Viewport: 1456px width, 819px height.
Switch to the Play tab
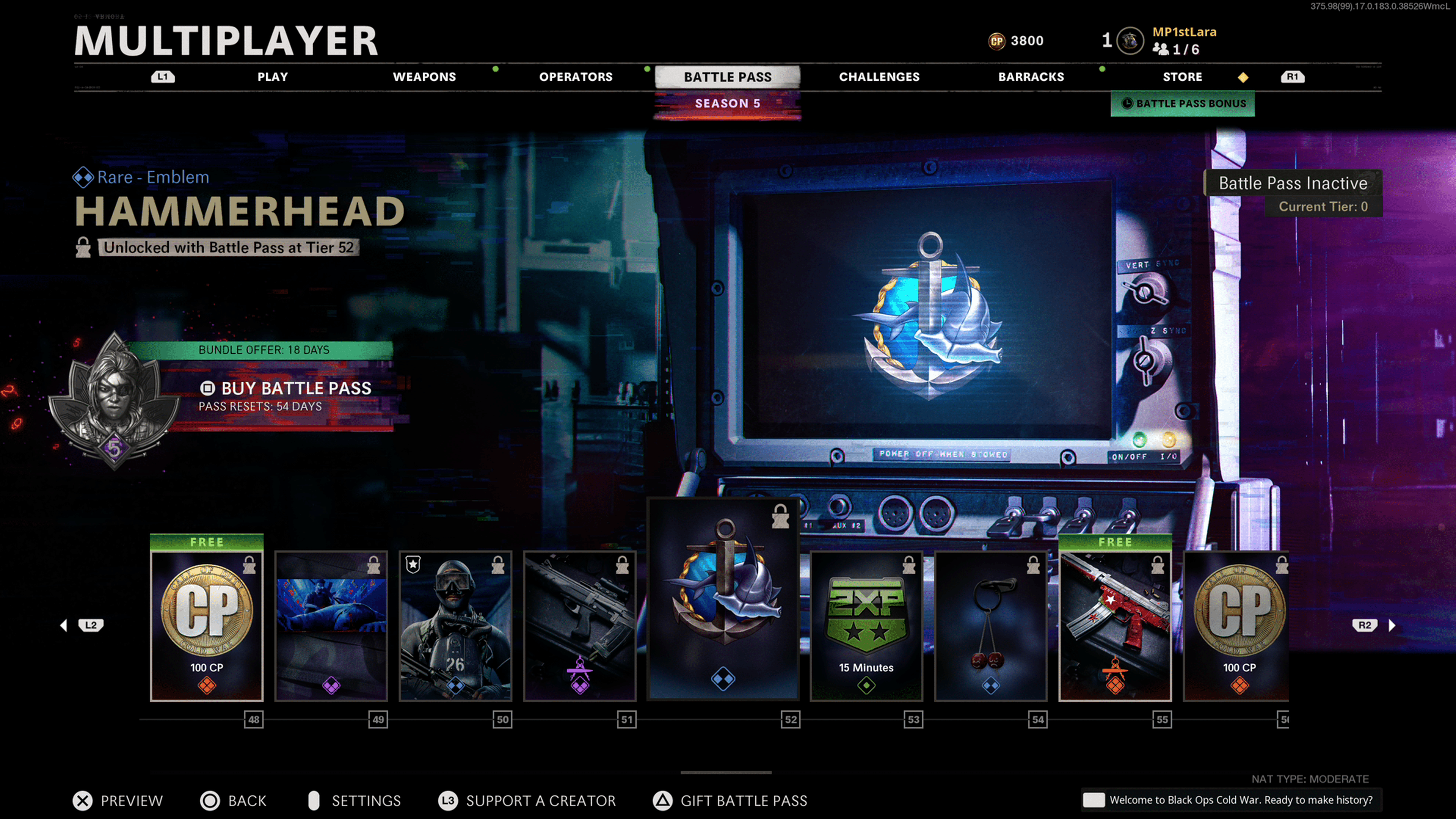(x=273, y=77)
